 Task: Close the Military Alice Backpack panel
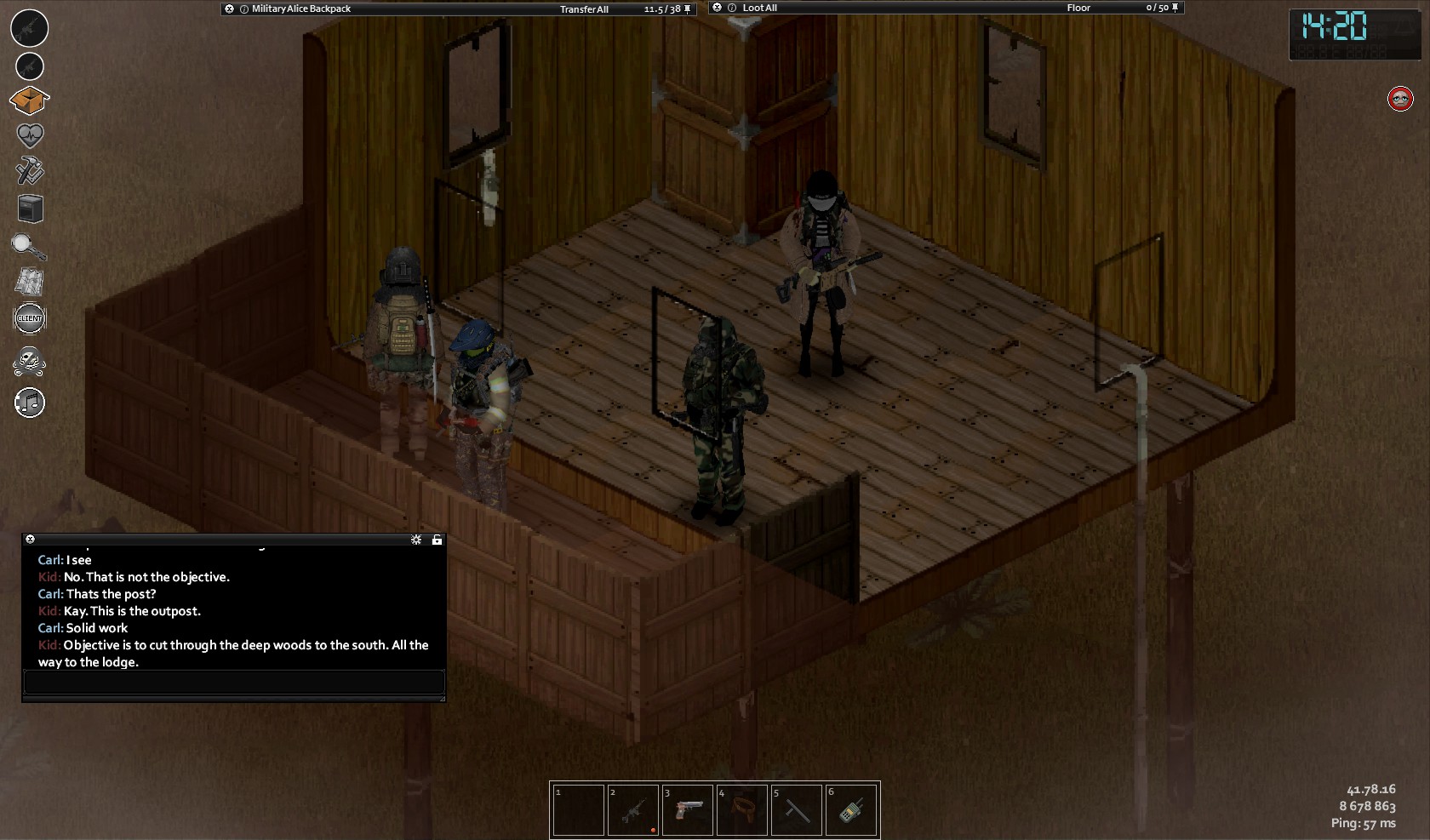(x=229, y=9)
